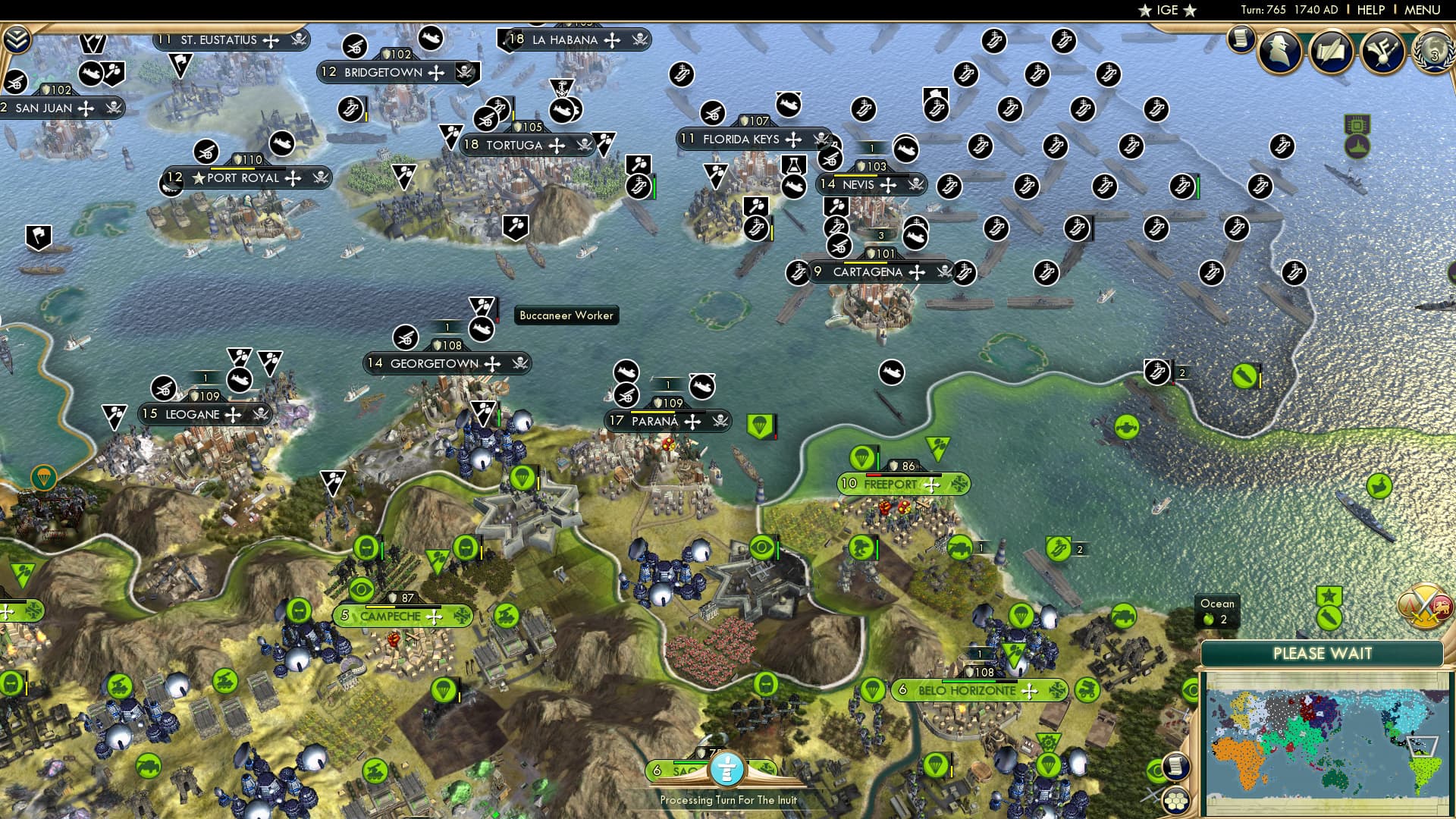Open the Tourism overview fan icon

click(1382, 51)
